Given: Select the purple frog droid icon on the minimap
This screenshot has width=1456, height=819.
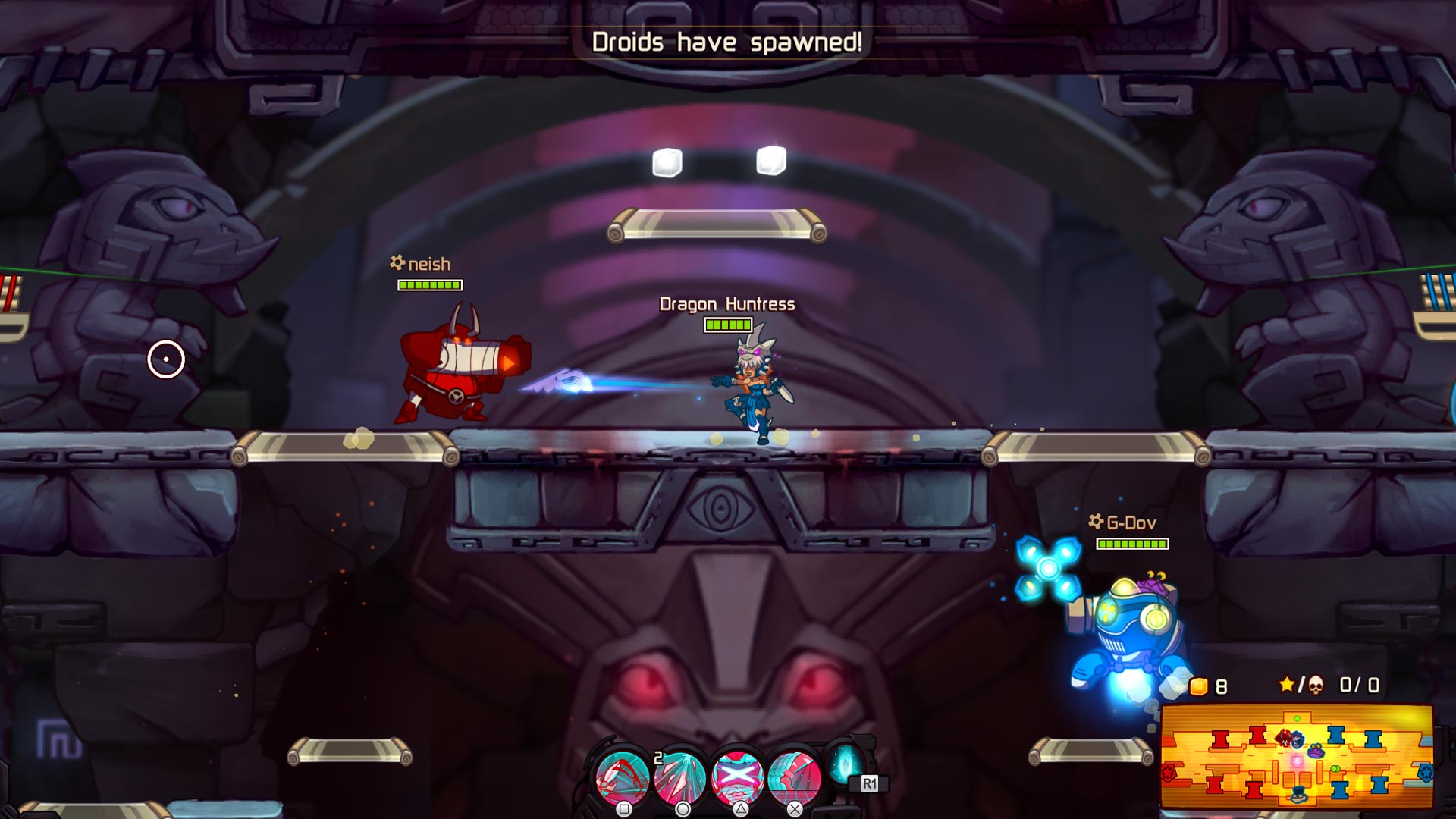Looking at the screenshot, I should pyautogui.click(x=1316, y=752).
